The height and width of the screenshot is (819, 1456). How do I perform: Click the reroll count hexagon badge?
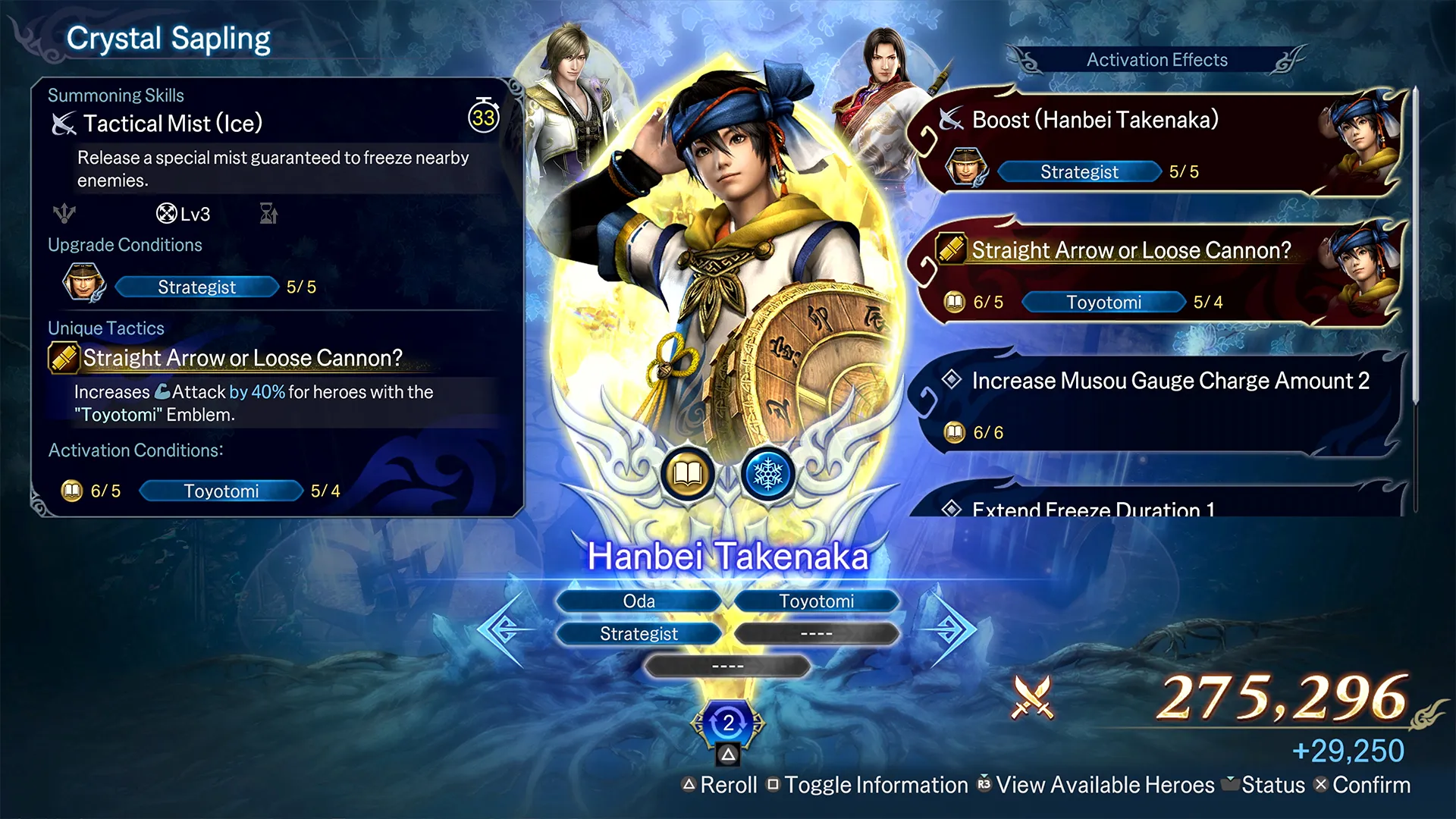coord(728,723)
